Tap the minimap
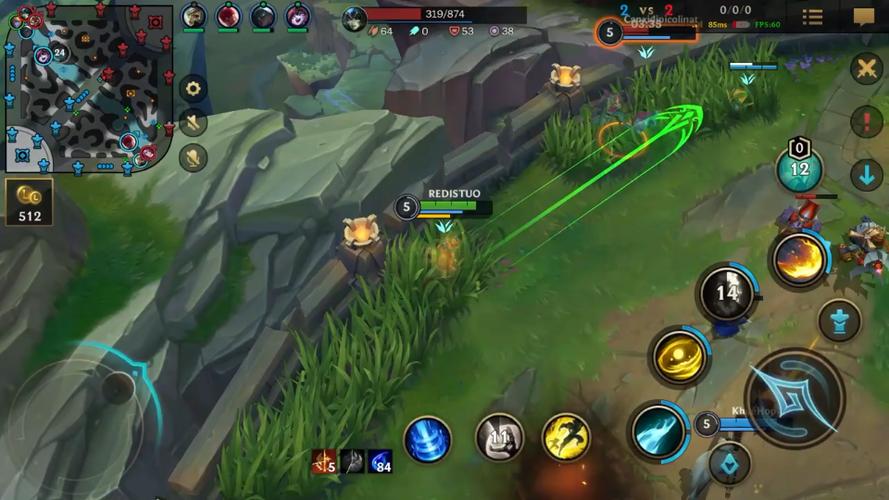889x500 pixels. 88,88
